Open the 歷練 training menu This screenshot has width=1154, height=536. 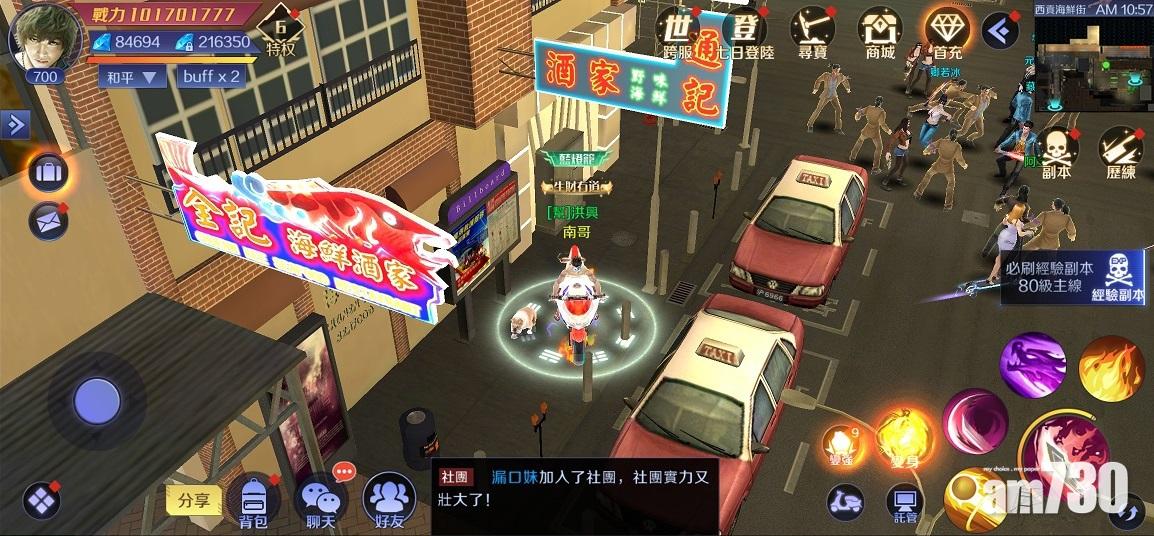click(x=1122, y=154)
